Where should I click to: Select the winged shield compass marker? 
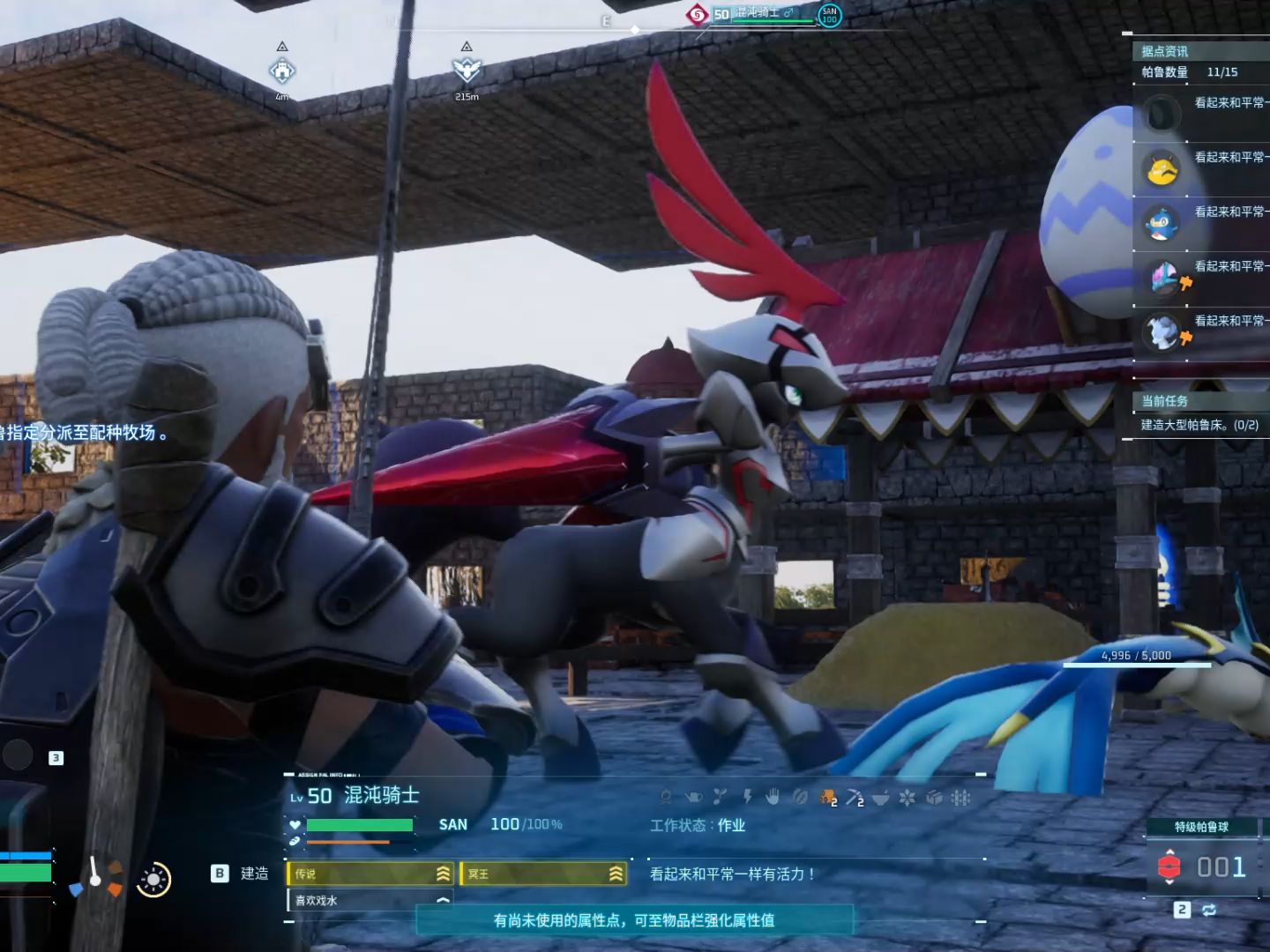click(467, 70)
